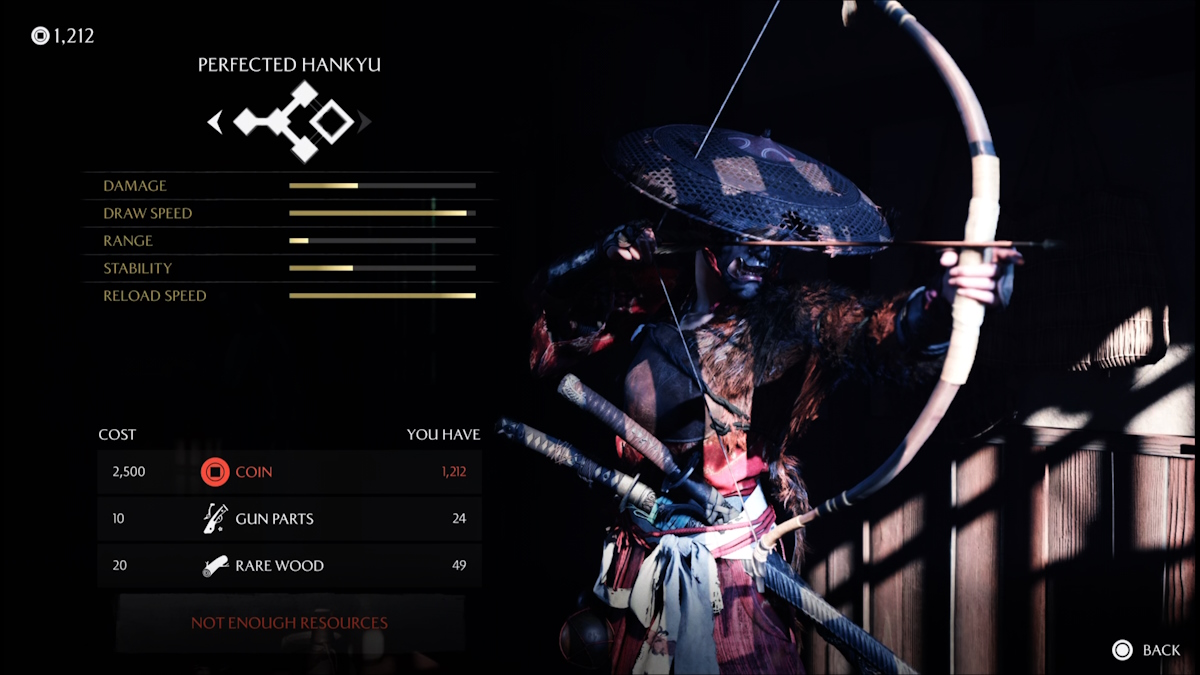Advance with the dimmed right upgrade arrow
This screenshot has height=675, width=1200.
tap(365, 122)
